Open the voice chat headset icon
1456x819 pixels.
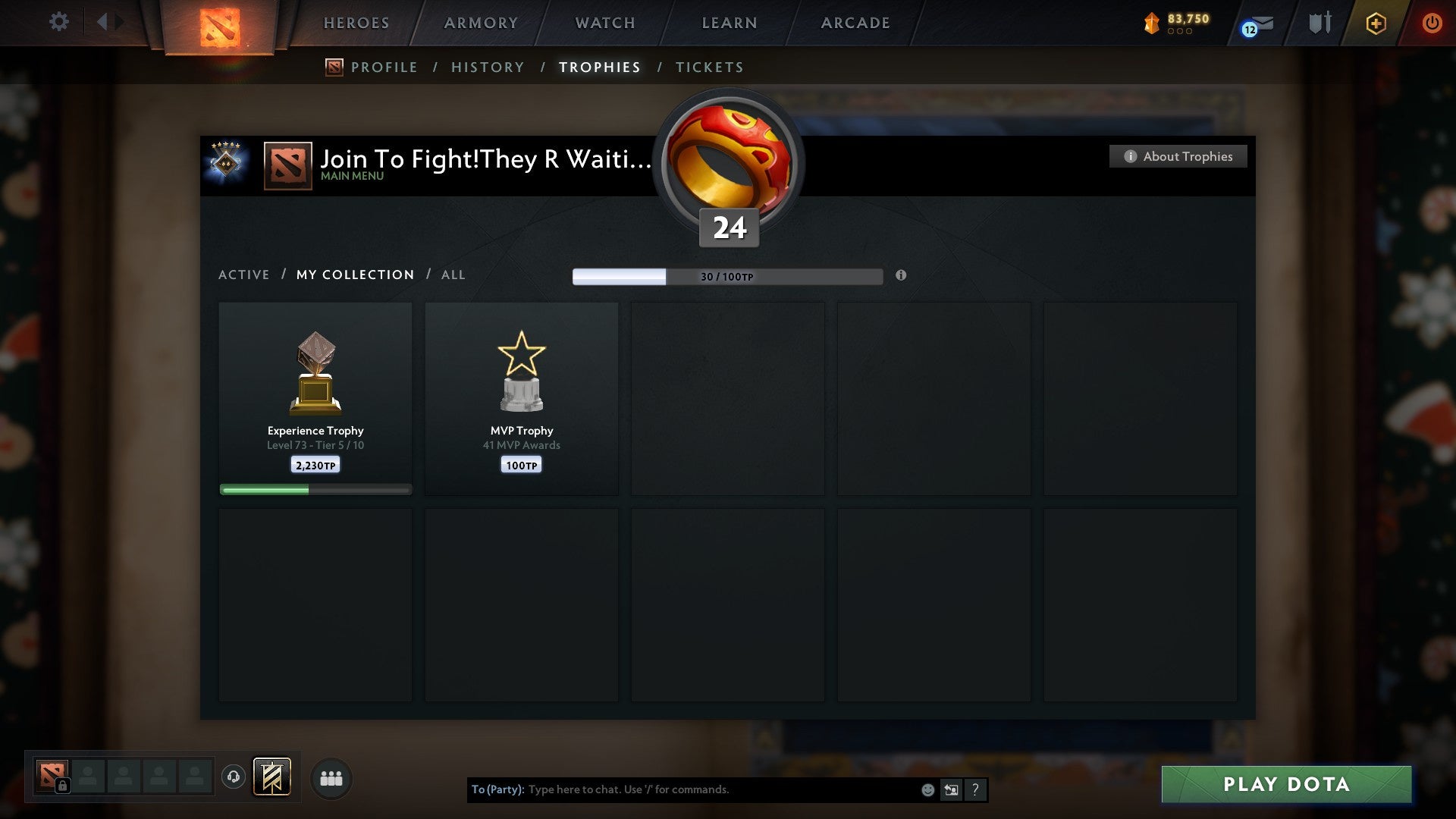(235, 777)
